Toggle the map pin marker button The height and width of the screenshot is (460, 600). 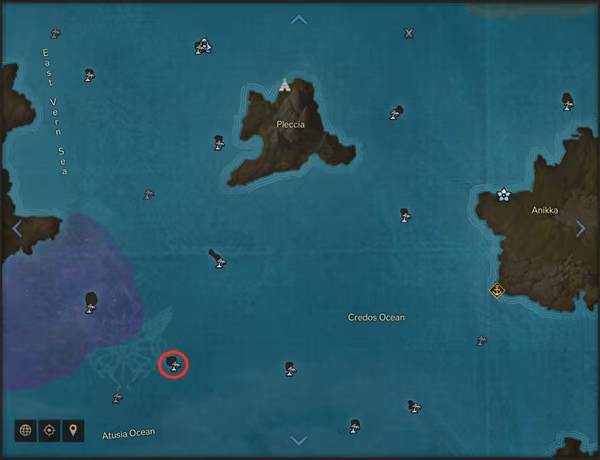[73, 430]
